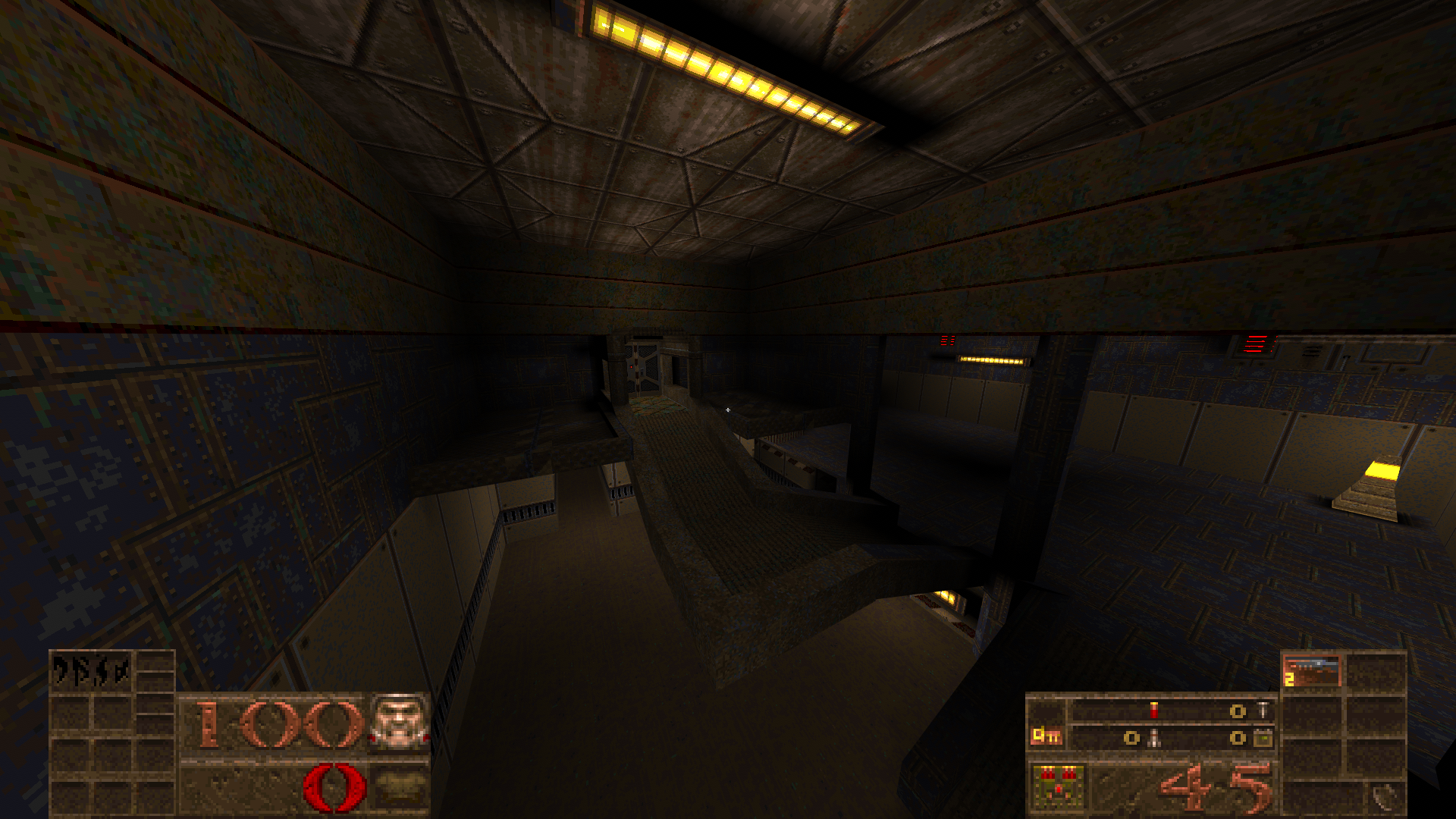Select the shotgun in weapon slot 2
The width and height of the screenshot is (1456, 819).
click(x=1312, y=670)
